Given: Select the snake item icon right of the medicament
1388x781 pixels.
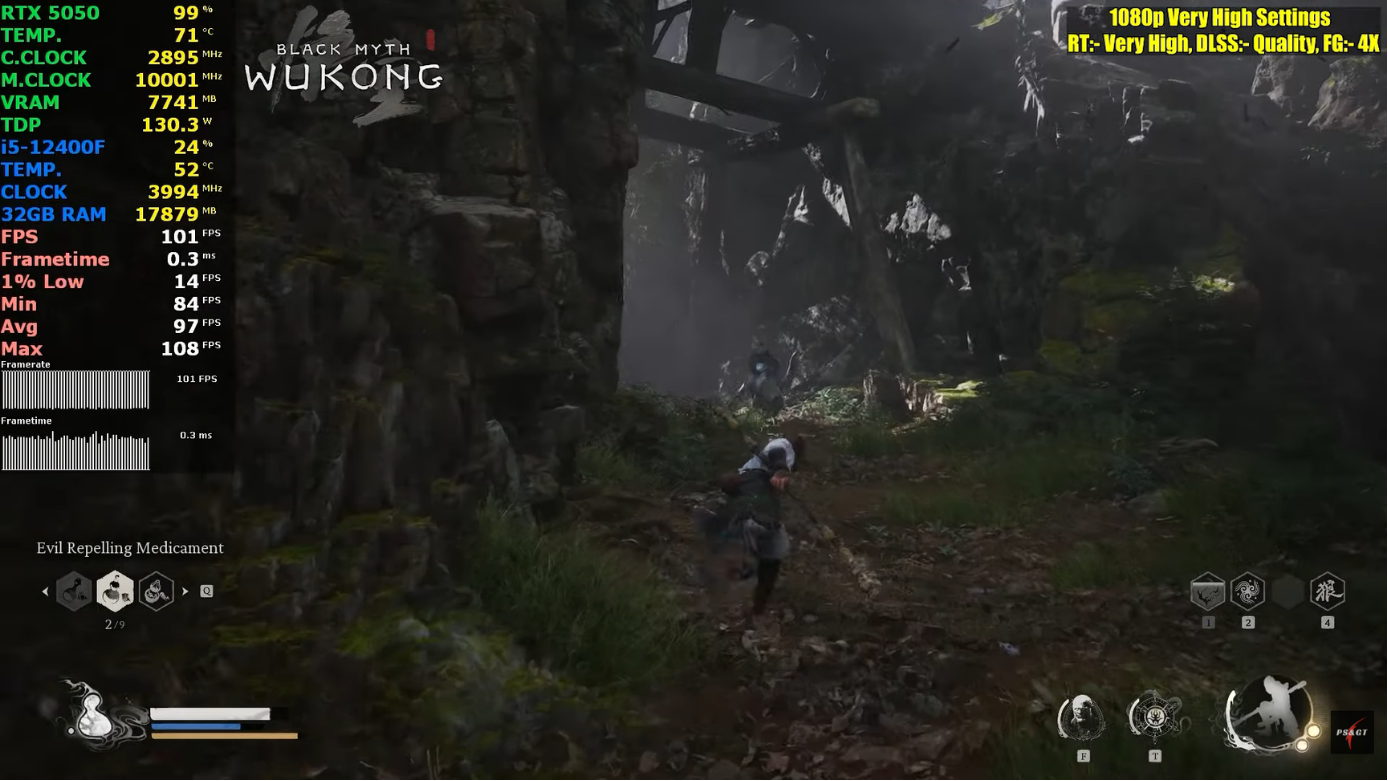Looking at the screenshot, I should click(x=155, y=590).
